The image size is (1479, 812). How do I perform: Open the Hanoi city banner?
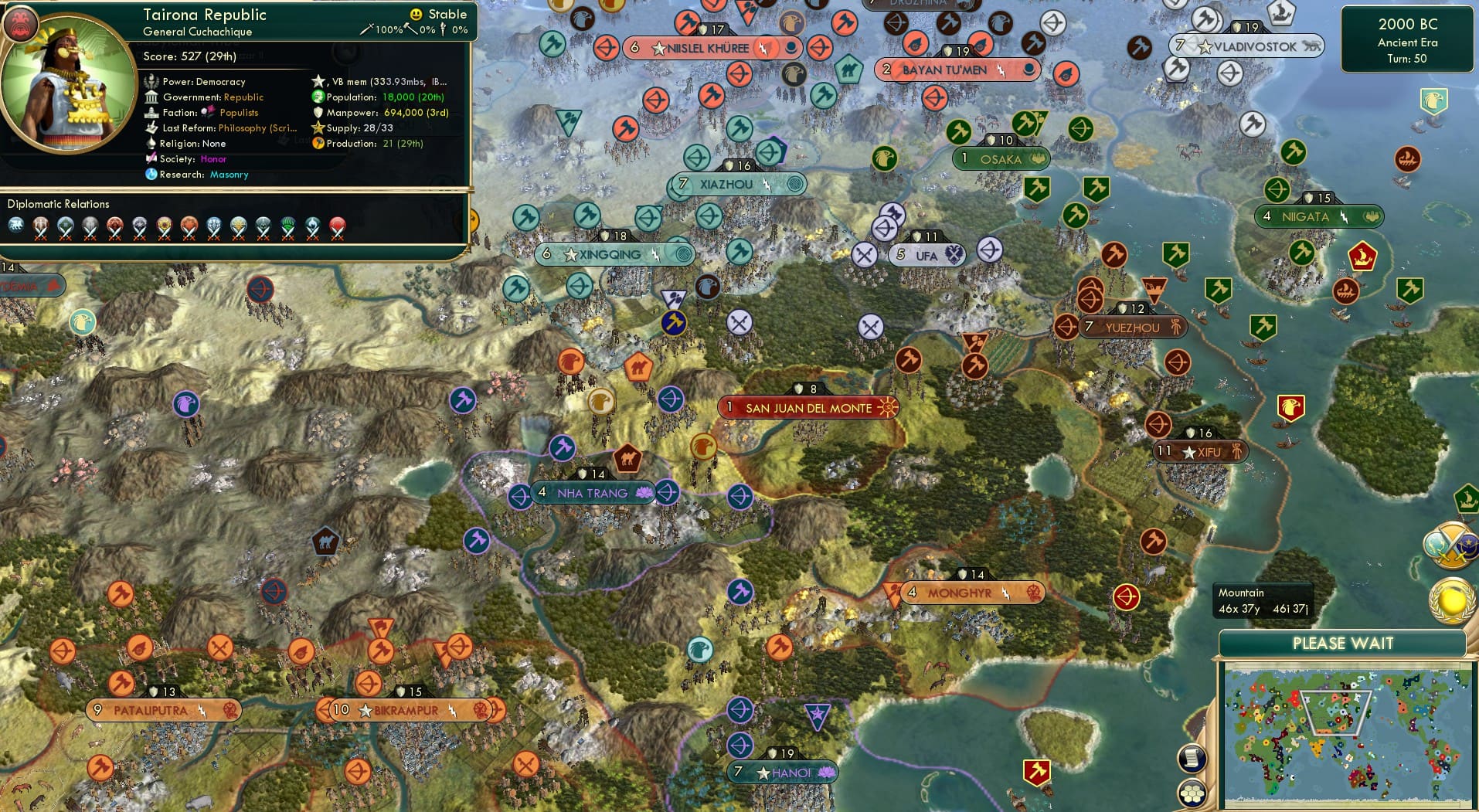(784, 772)
